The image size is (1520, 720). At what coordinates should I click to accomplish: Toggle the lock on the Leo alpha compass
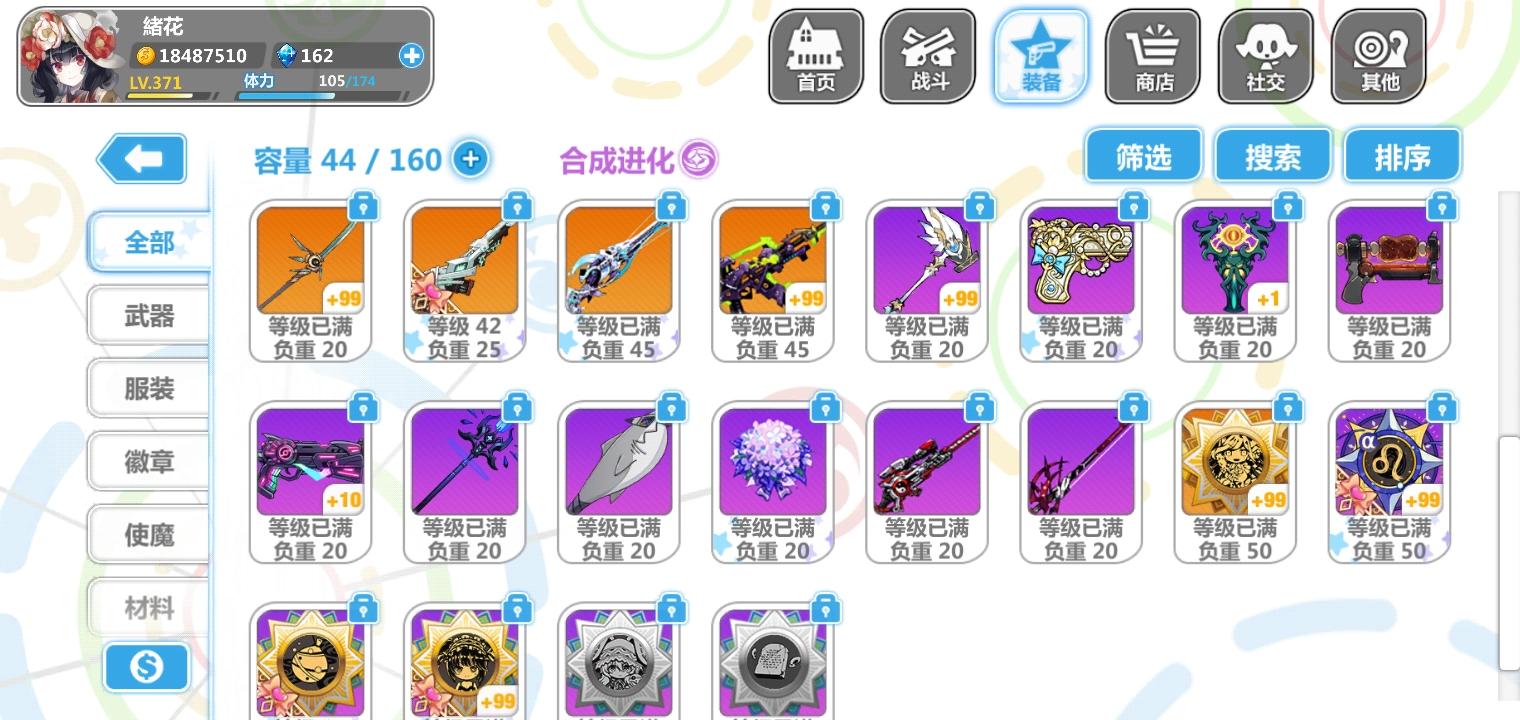1441,407
